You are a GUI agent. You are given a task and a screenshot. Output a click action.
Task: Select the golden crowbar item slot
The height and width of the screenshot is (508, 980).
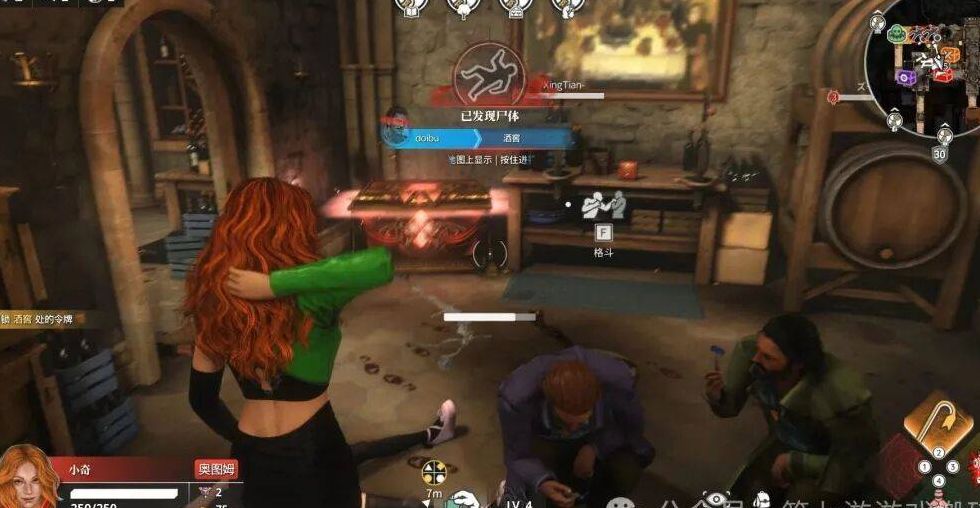pyautogui.click(x=930, y=419)
